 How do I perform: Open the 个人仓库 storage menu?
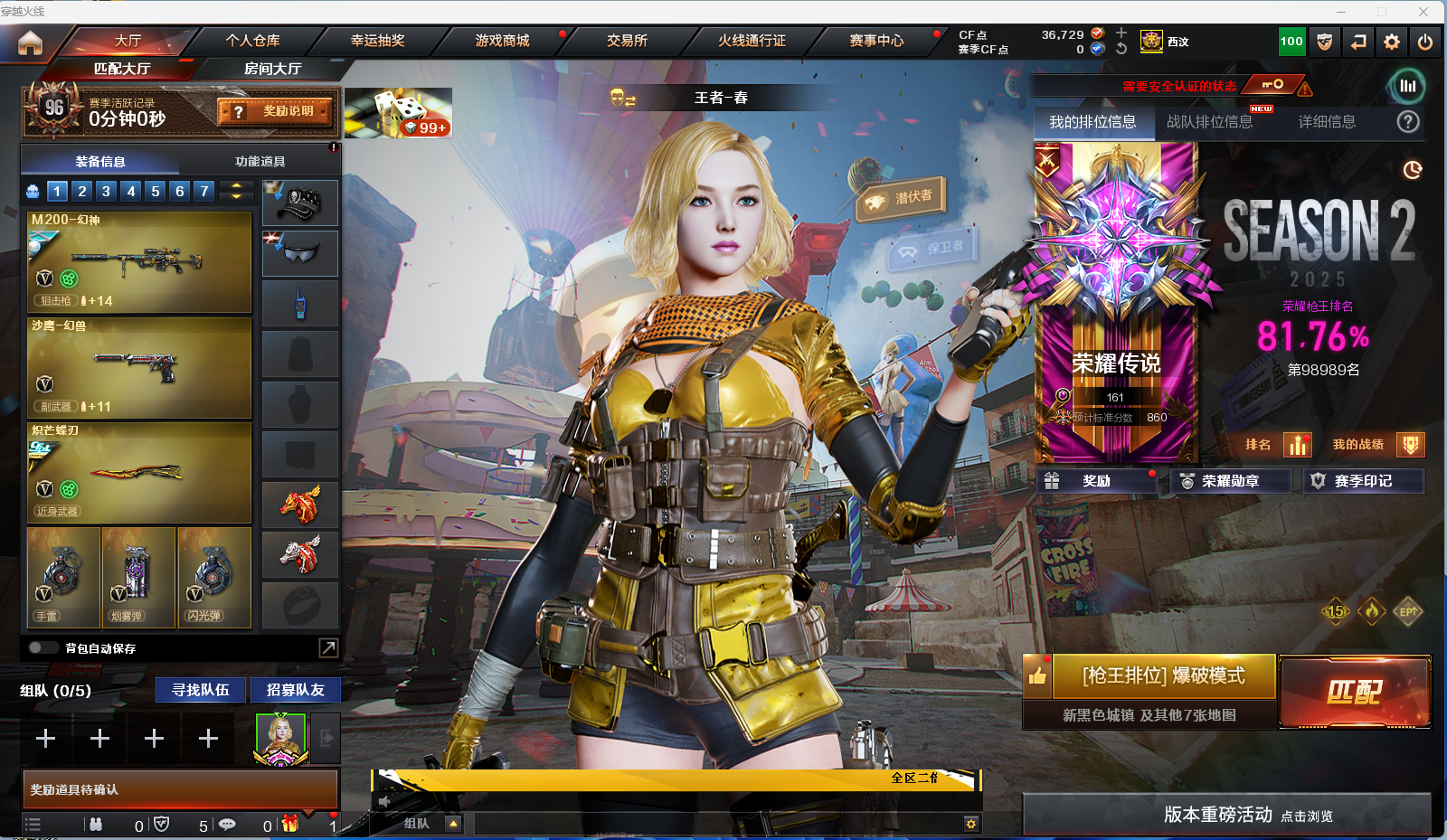point(252,41)
